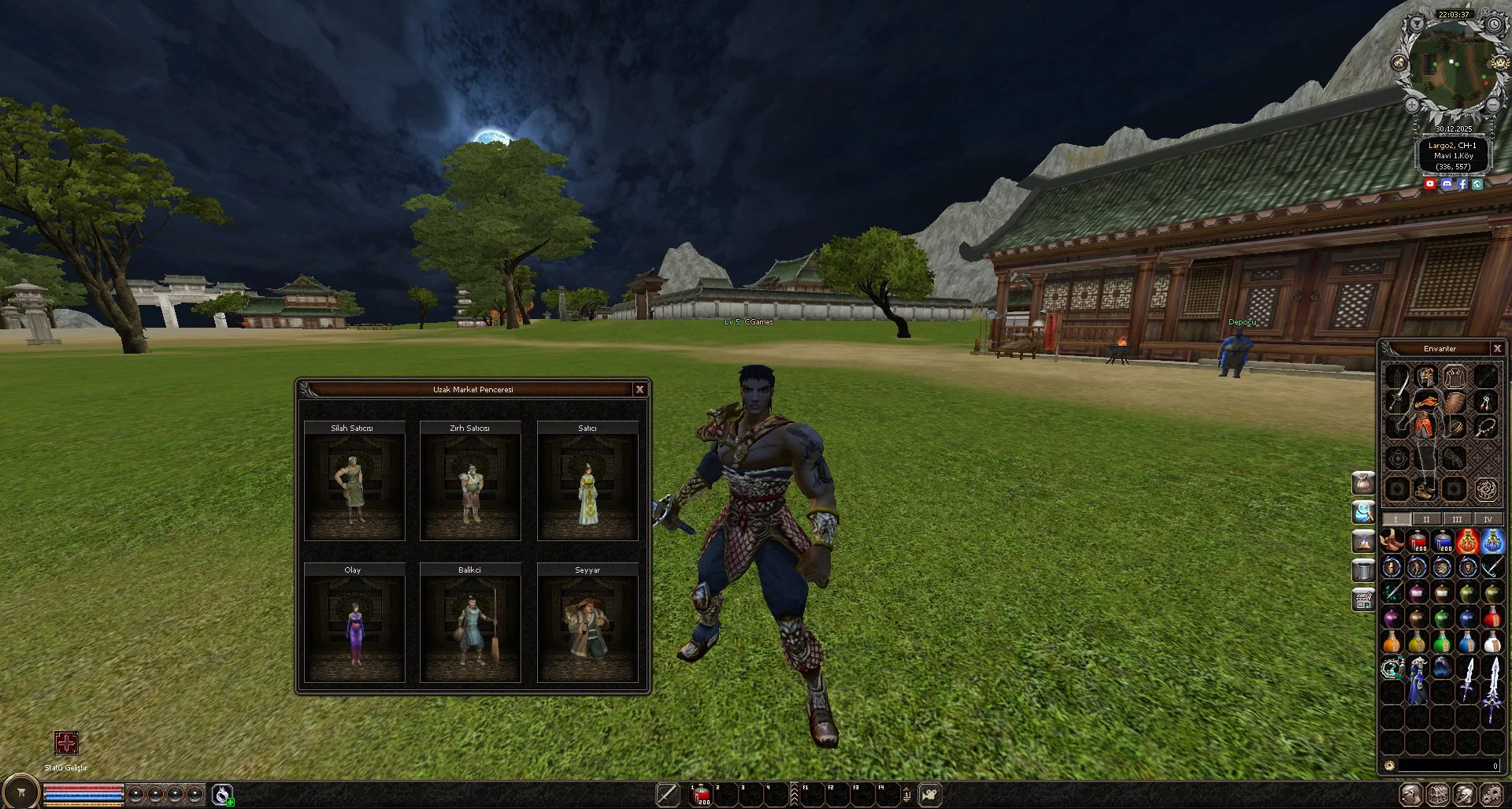Switch to inventory page IV tab
Screen dimensions: 1512x809
coord(1488,519)
